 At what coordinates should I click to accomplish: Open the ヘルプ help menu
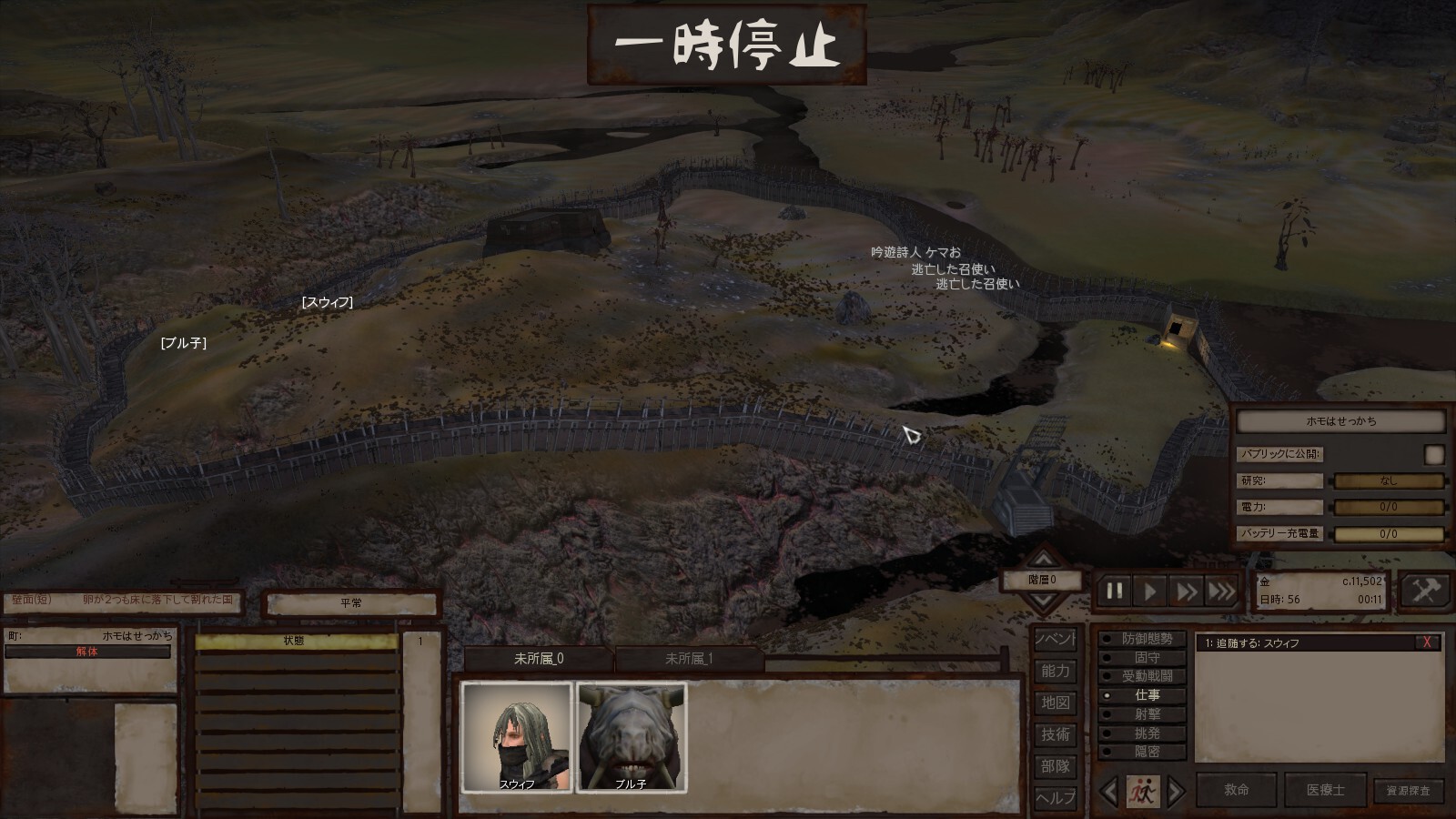coord(1056,797)
